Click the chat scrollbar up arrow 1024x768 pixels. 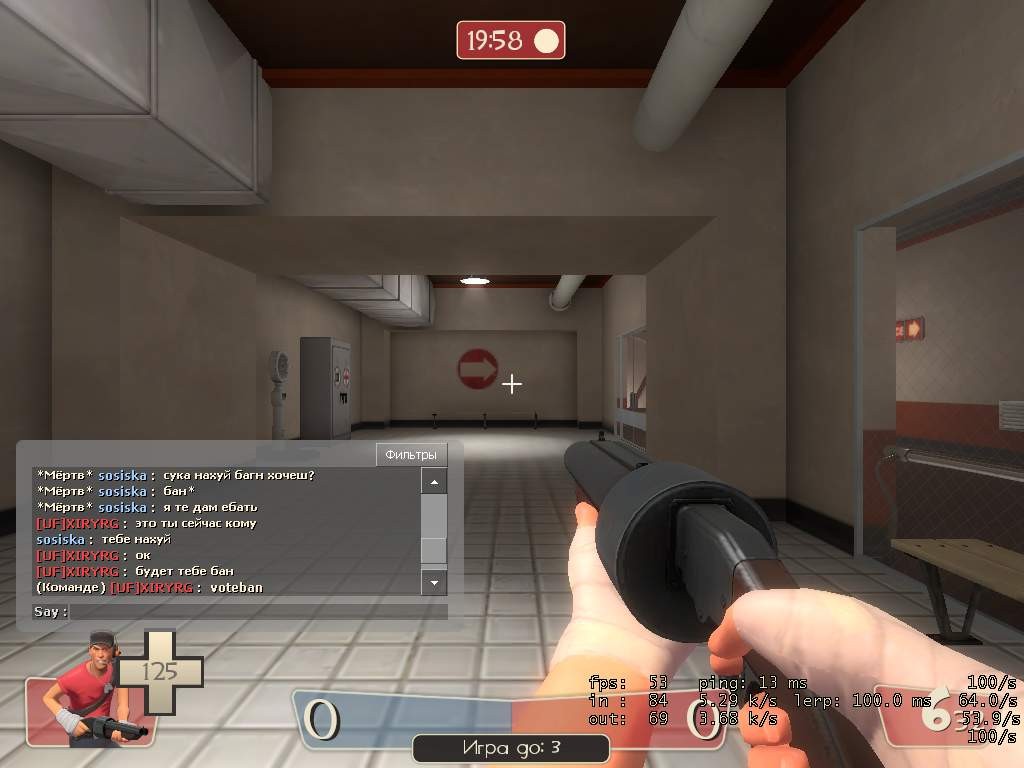434,482
